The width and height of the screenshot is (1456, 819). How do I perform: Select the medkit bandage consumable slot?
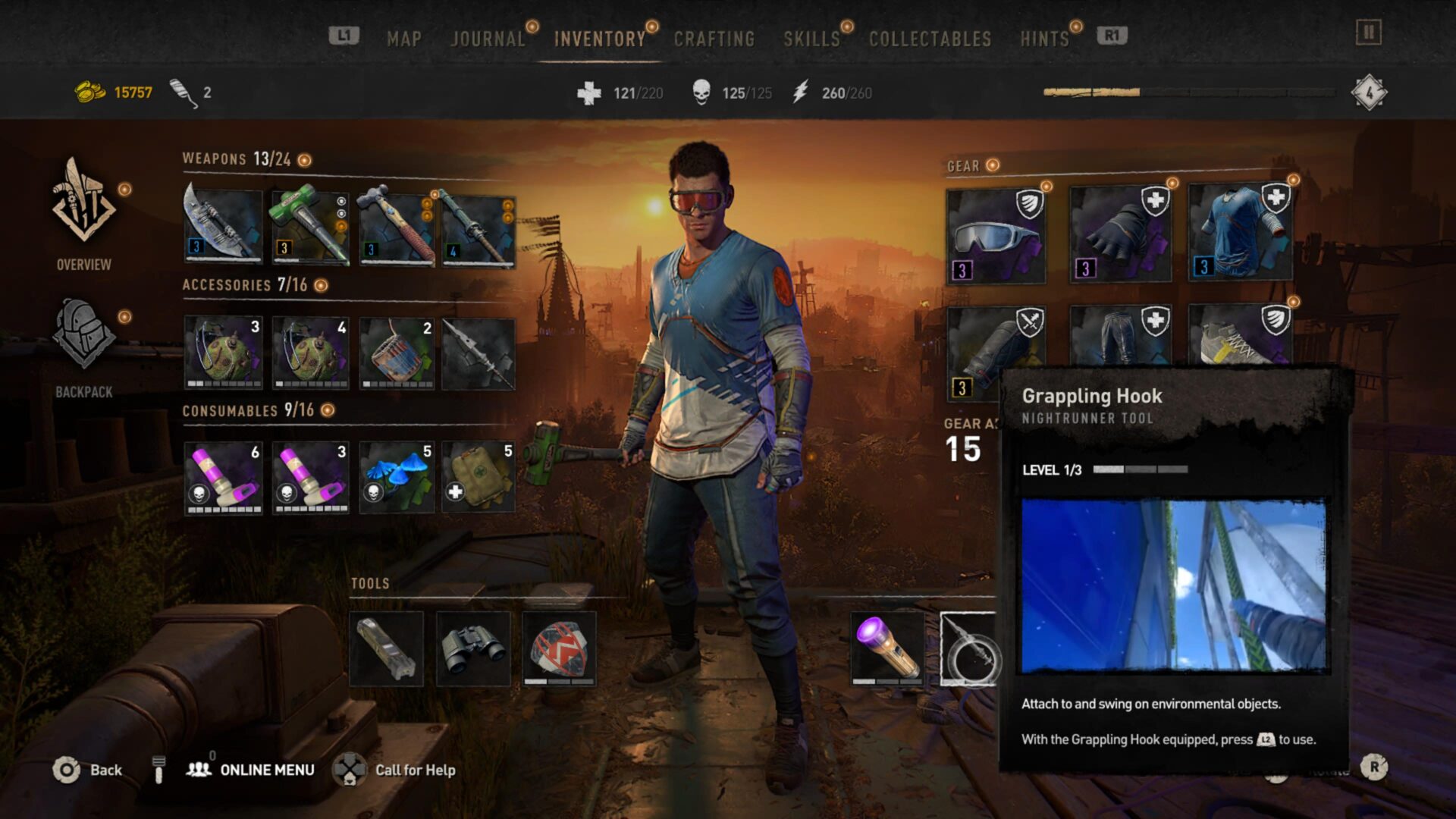tap(479, 478)
